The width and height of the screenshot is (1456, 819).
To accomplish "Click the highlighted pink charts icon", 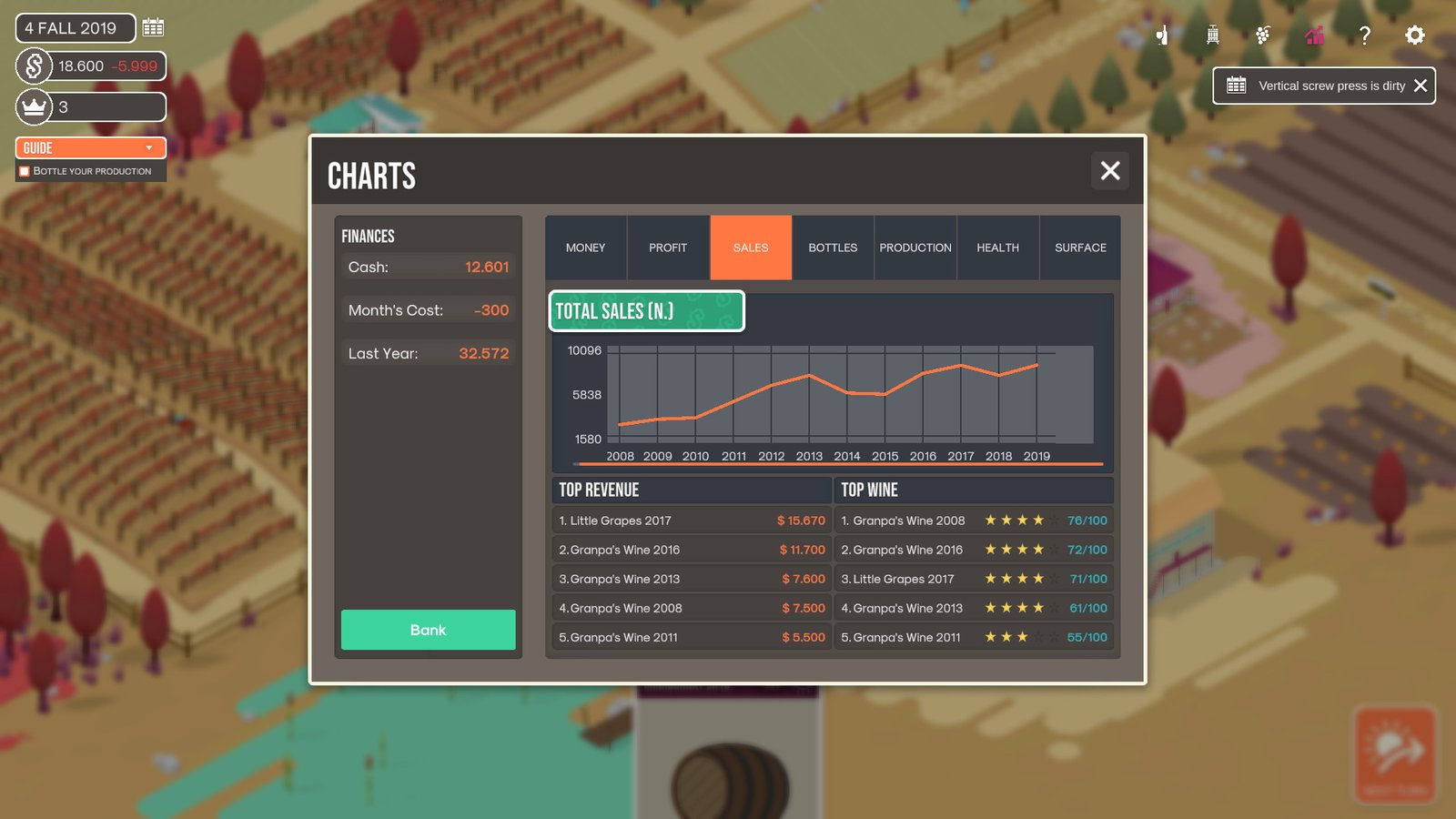I will (x=1313, y=35).
